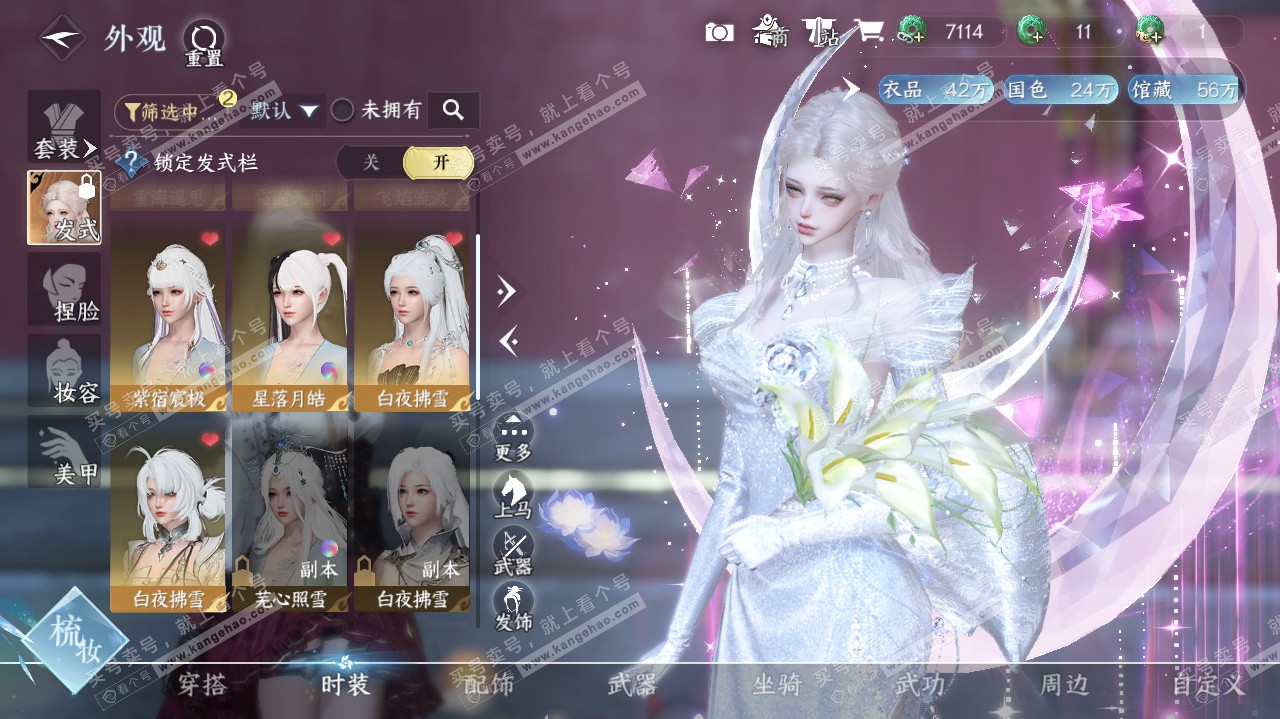
Task: Switch to the 坐骑 bottom tab
Action: tap(777, 685)
